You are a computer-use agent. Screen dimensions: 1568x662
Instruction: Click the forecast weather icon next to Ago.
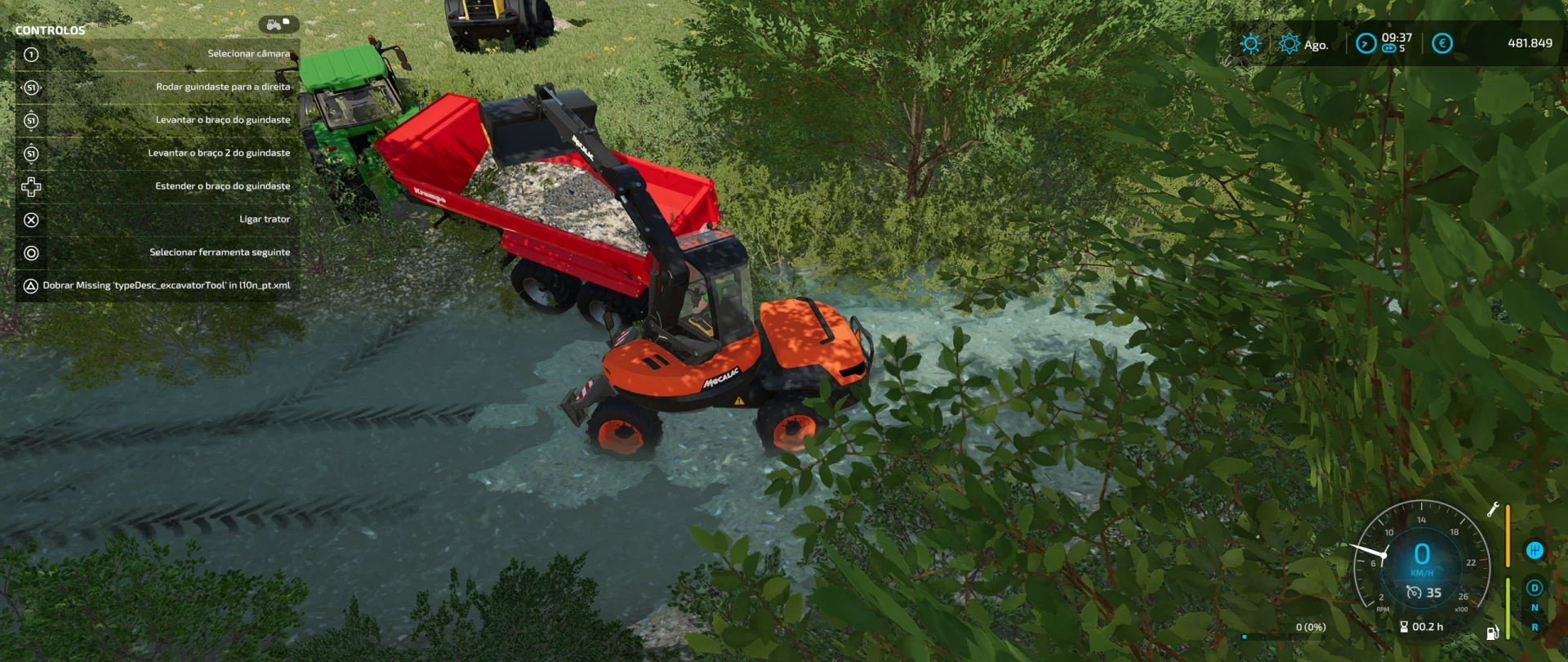[x=1290, y=42]
